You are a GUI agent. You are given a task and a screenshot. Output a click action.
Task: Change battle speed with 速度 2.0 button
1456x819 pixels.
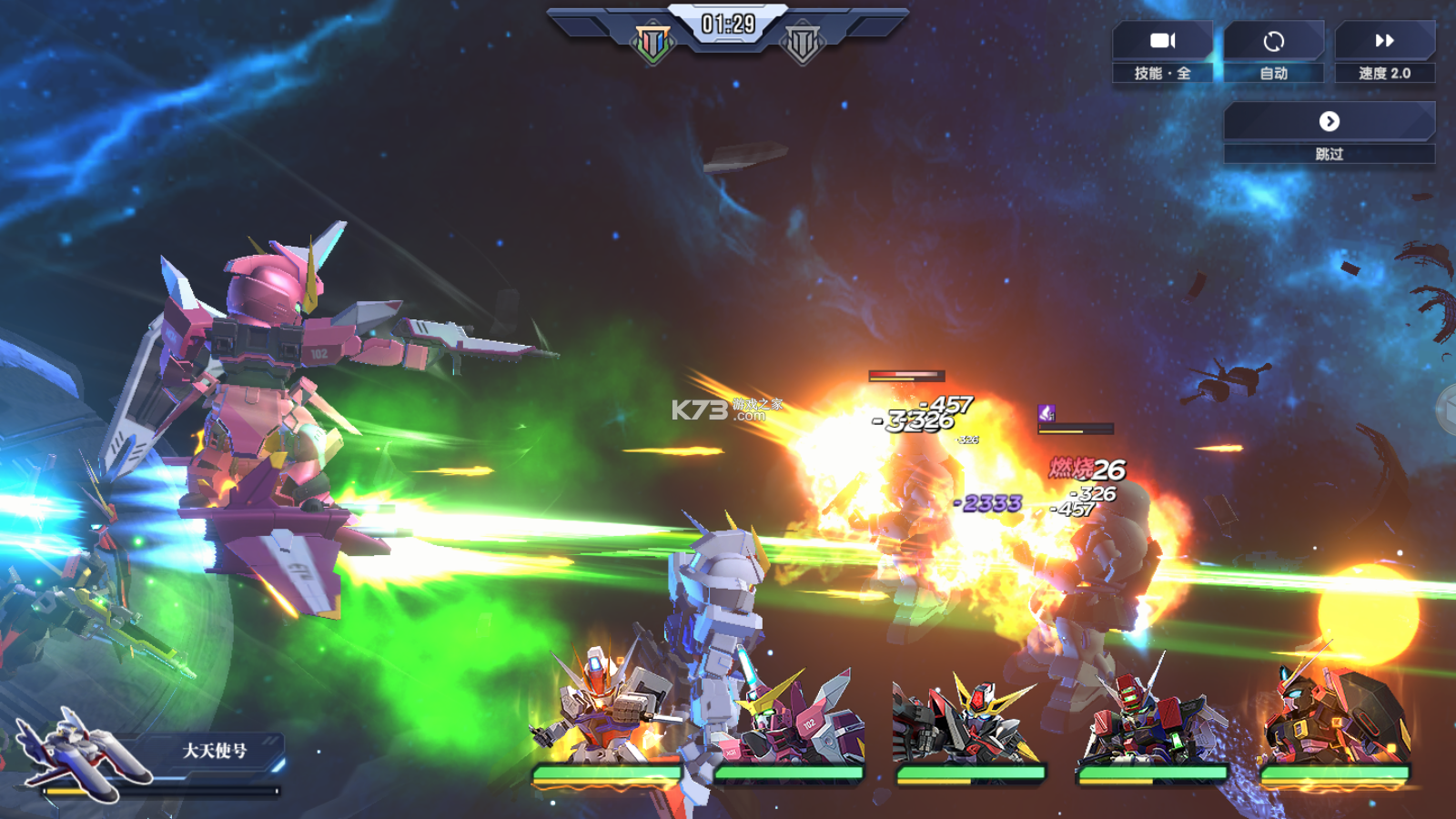point(1384,52)
